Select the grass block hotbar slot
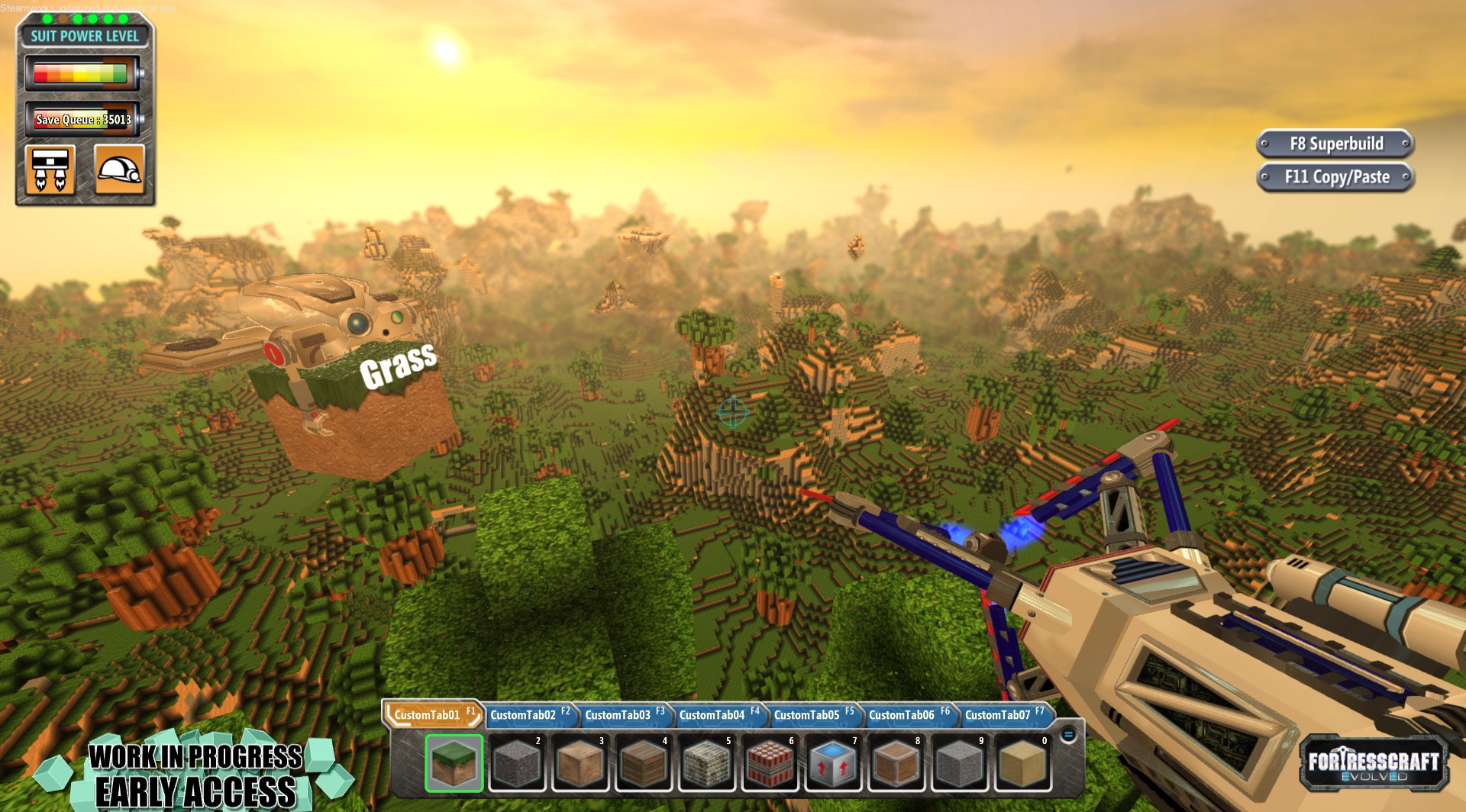The image size is (1466, 812). tap(454, 763)
